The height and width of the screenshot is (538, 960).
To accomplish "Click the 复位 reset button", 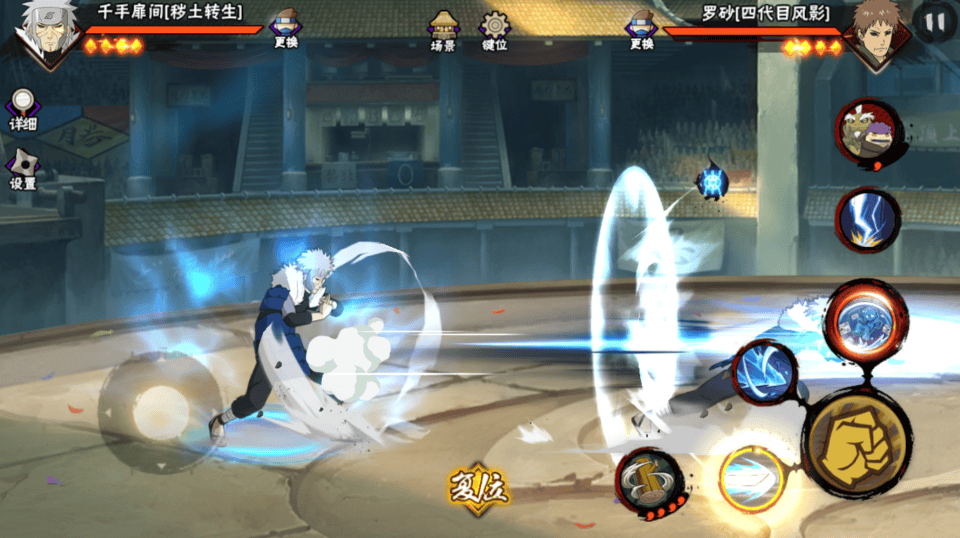I will point(478,490).
